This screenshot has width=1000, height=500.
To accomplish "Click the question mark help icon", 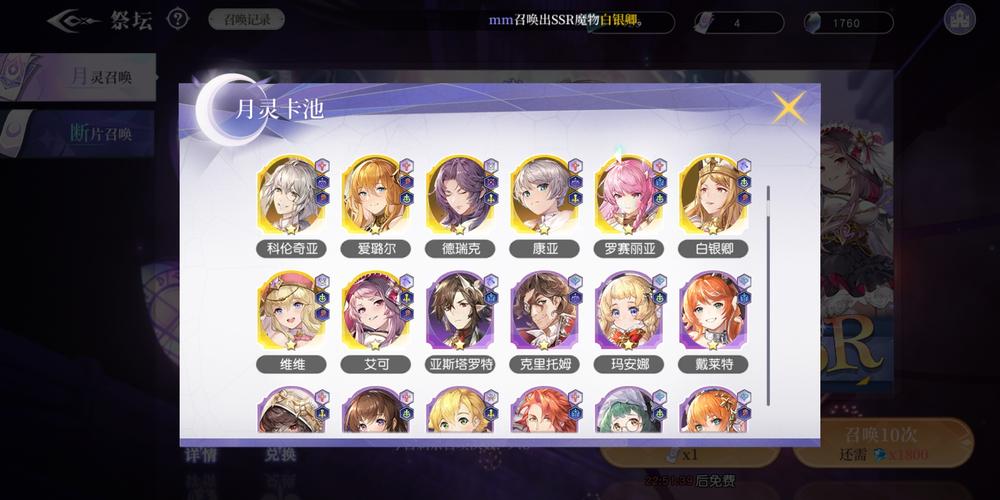I will click(178, 19).
